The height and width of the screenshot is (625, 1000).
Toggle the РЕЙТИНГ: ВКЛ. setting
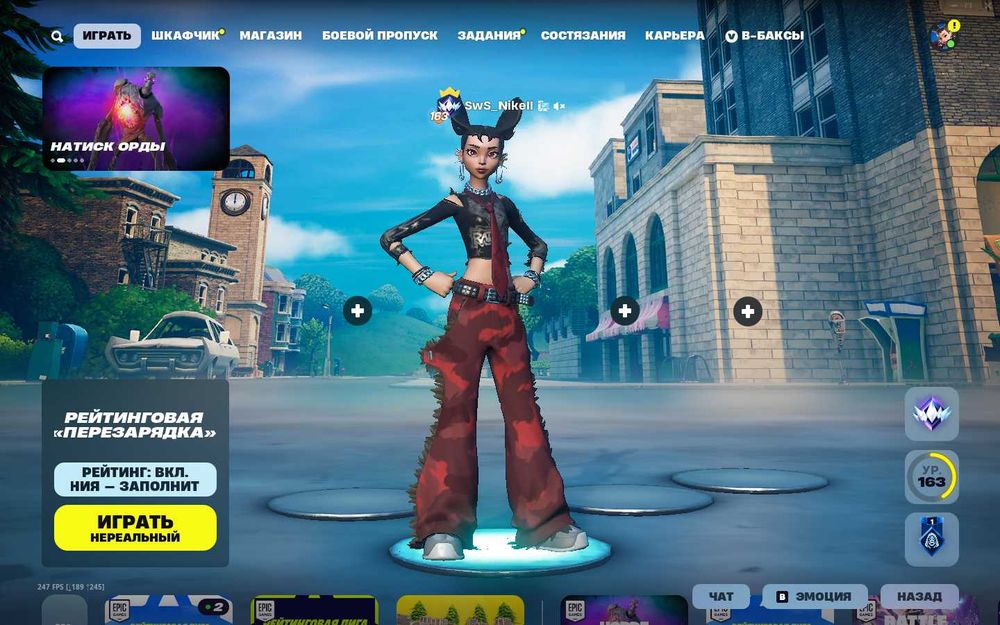pyautogui.click(x=135, y=479)
